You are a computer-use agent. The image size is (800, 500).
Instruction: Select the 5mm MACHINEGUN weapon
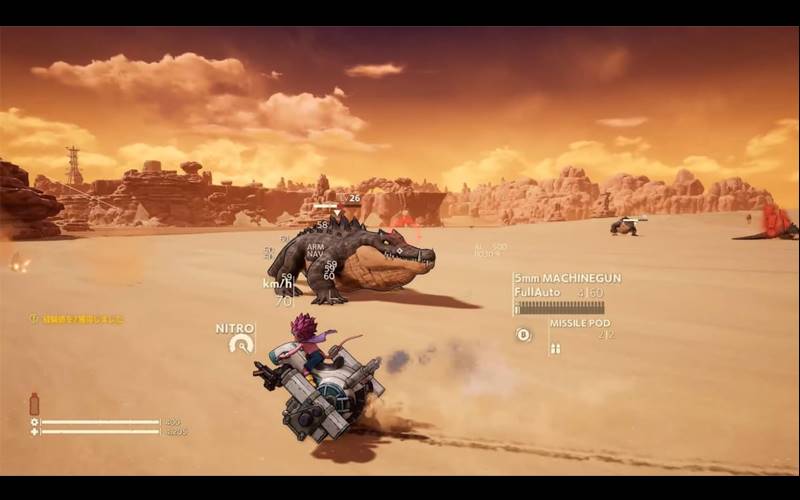[566, 278]
